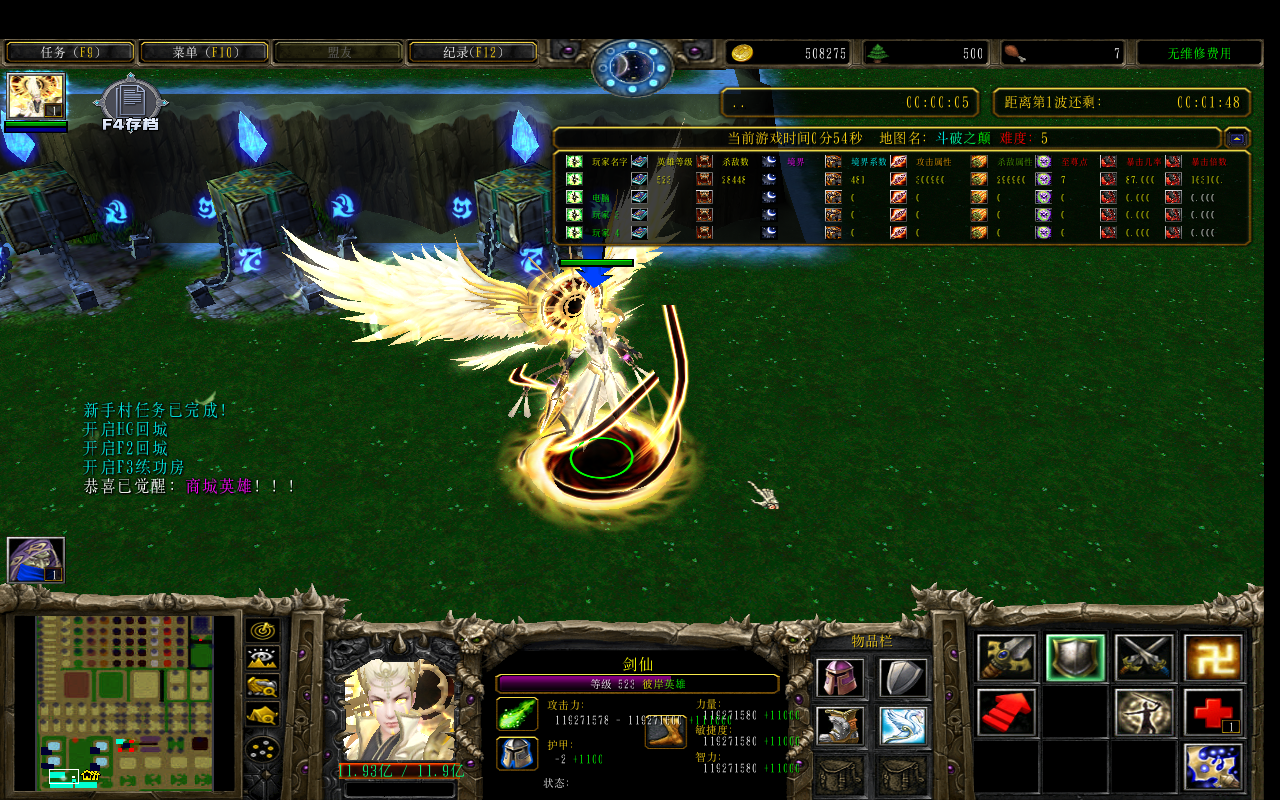
Task: Activate the red arrow attribute boost skill
Action: coord(1006,712)
